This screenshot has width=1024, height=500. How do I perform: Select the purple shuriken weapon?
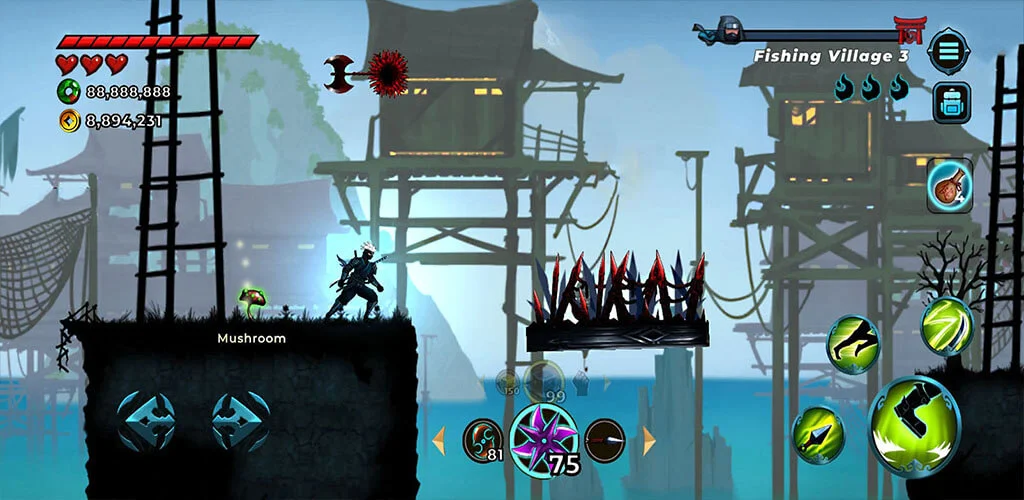(543, 436)
